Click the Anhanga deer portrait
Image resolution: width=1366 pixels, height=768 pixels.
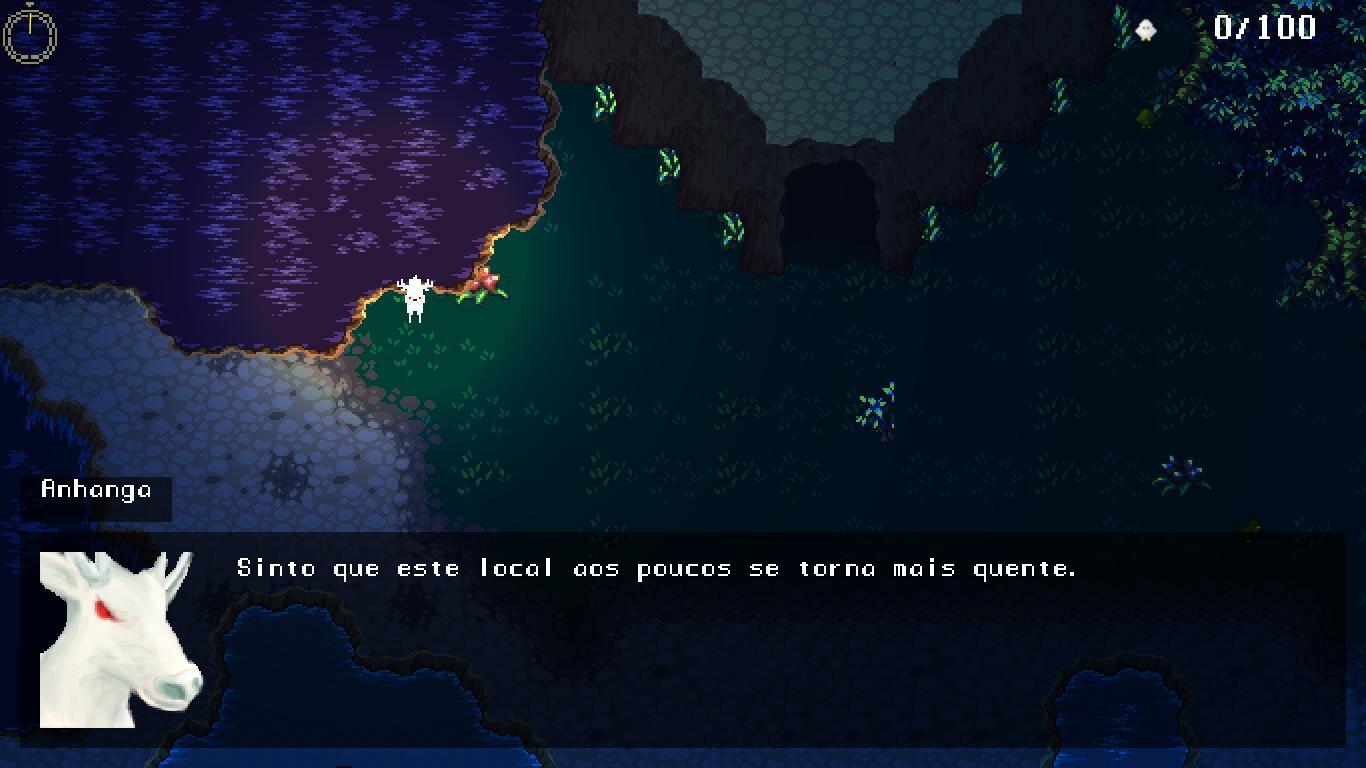point(120,640)
